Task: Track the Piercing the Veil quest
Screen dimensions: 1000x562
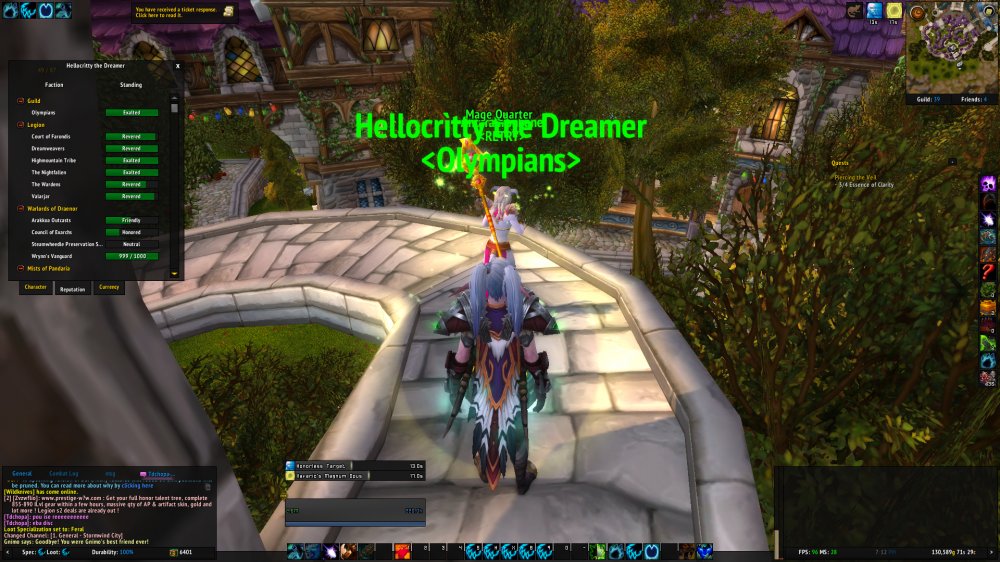Action: pyautogui.click(x=859, y=177)
